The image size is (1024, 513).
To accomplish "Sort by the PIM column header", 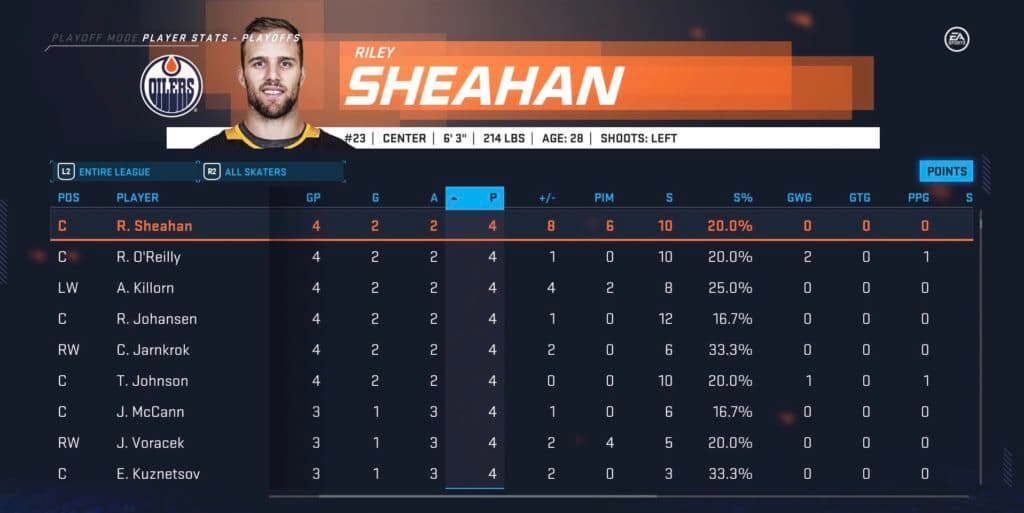I will [604, 198].
